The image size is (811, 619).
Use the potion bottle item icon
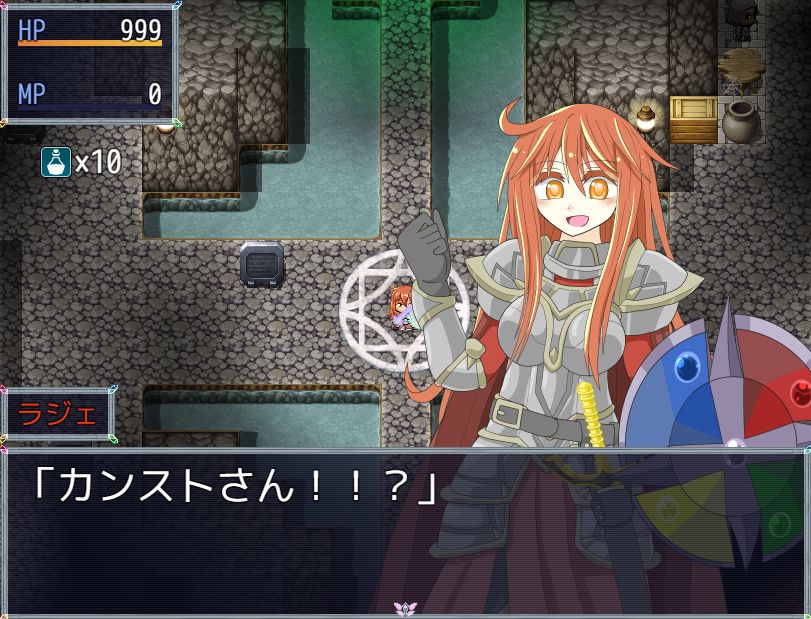pyautogui.click(x=56, y=161)
